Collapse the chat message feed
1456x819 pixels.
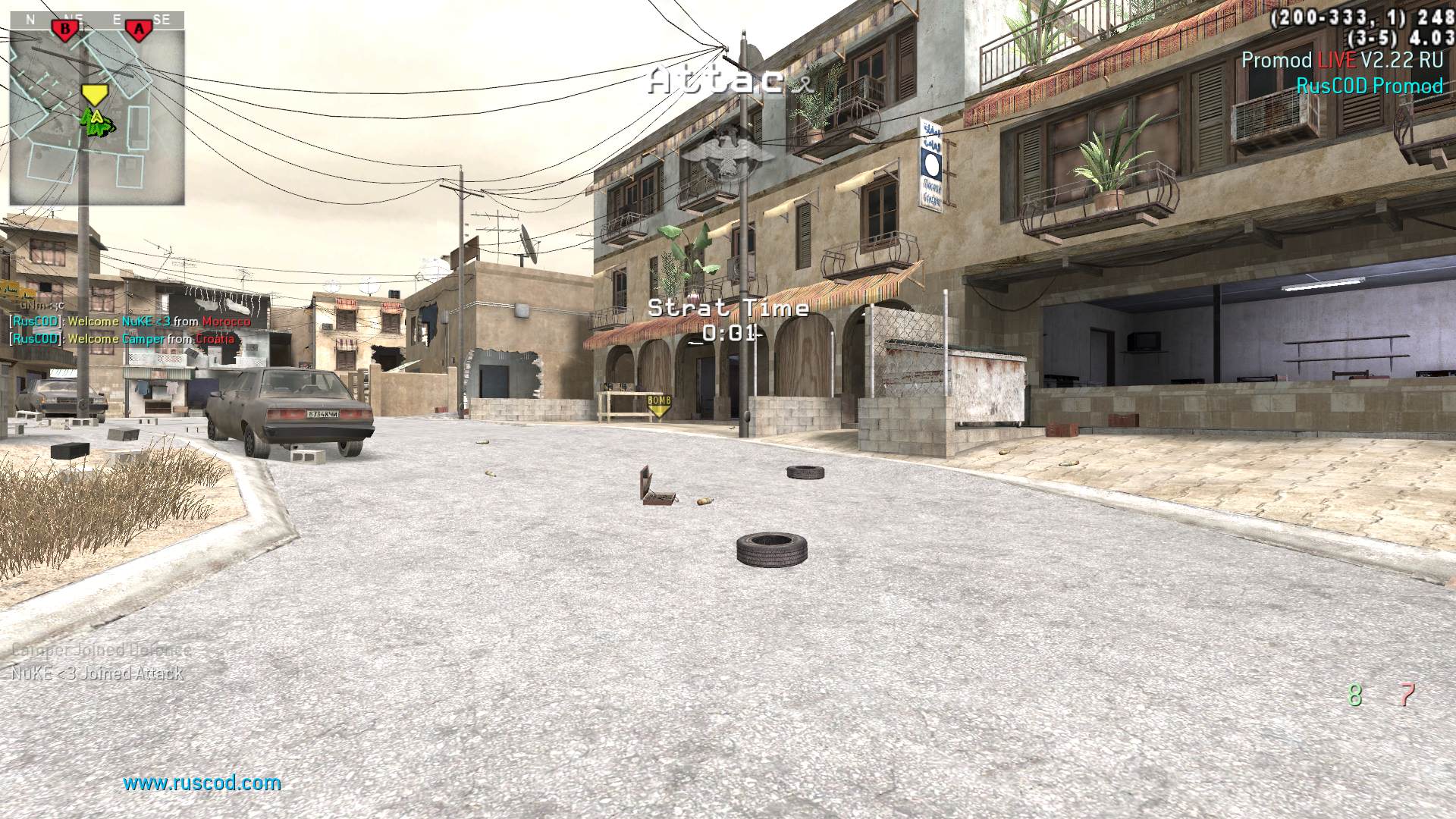point(129,330)
